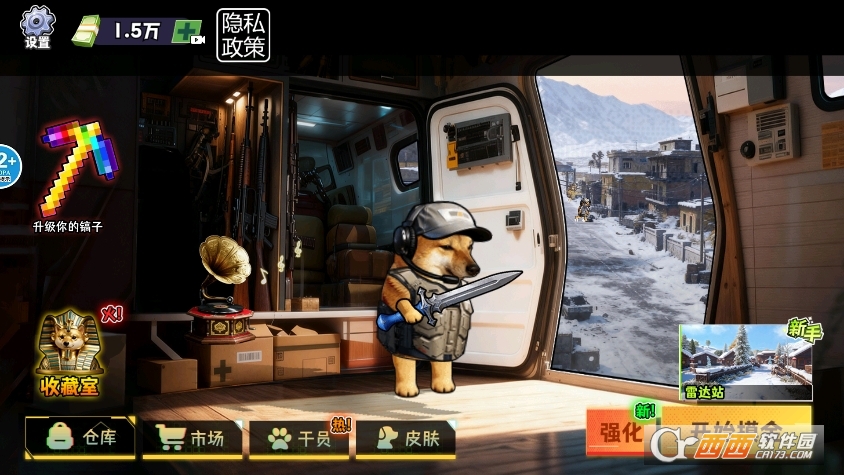Open the 干员 operators menu
This screenshot has width=844, height=475.
296,437
